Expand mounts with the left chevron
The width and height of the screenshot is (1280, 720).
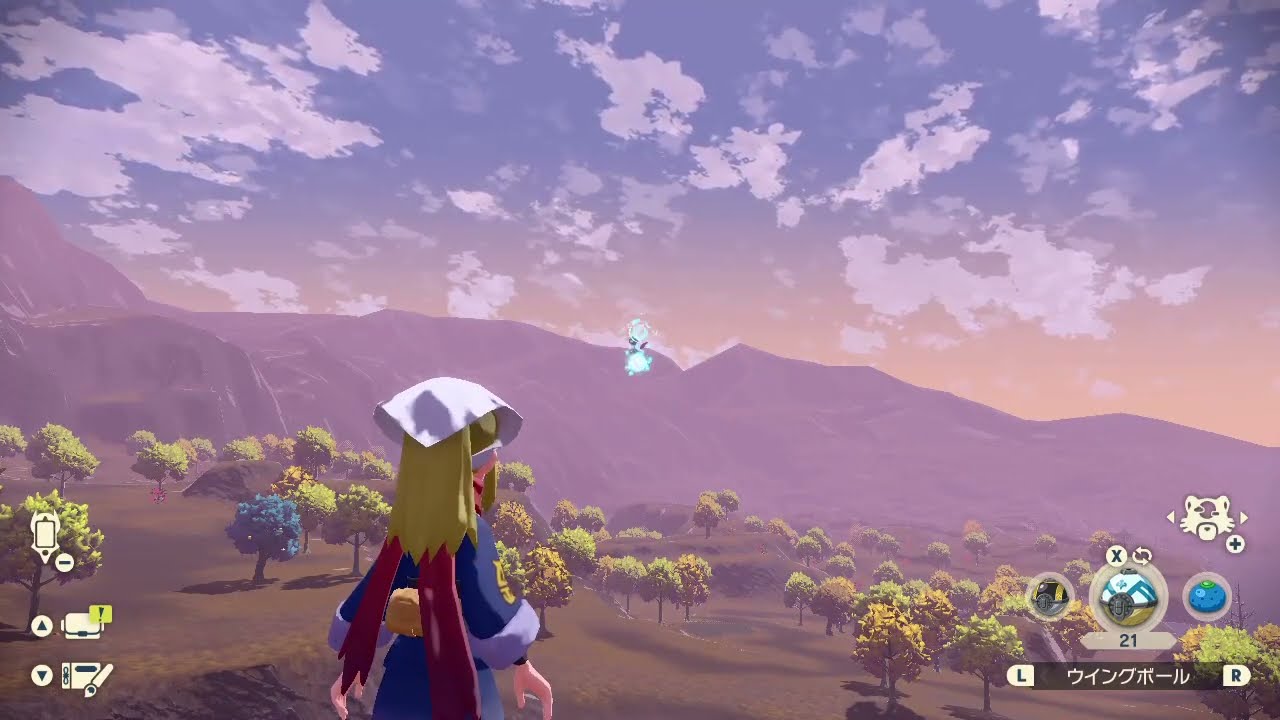pos(1171,517)
